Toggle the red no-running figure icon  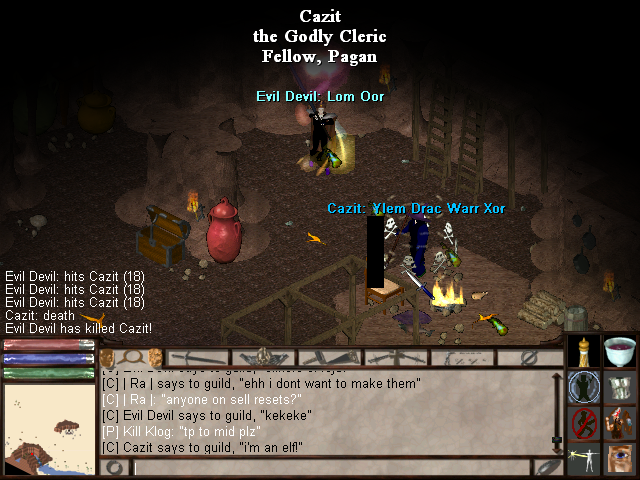click(584, 423)
